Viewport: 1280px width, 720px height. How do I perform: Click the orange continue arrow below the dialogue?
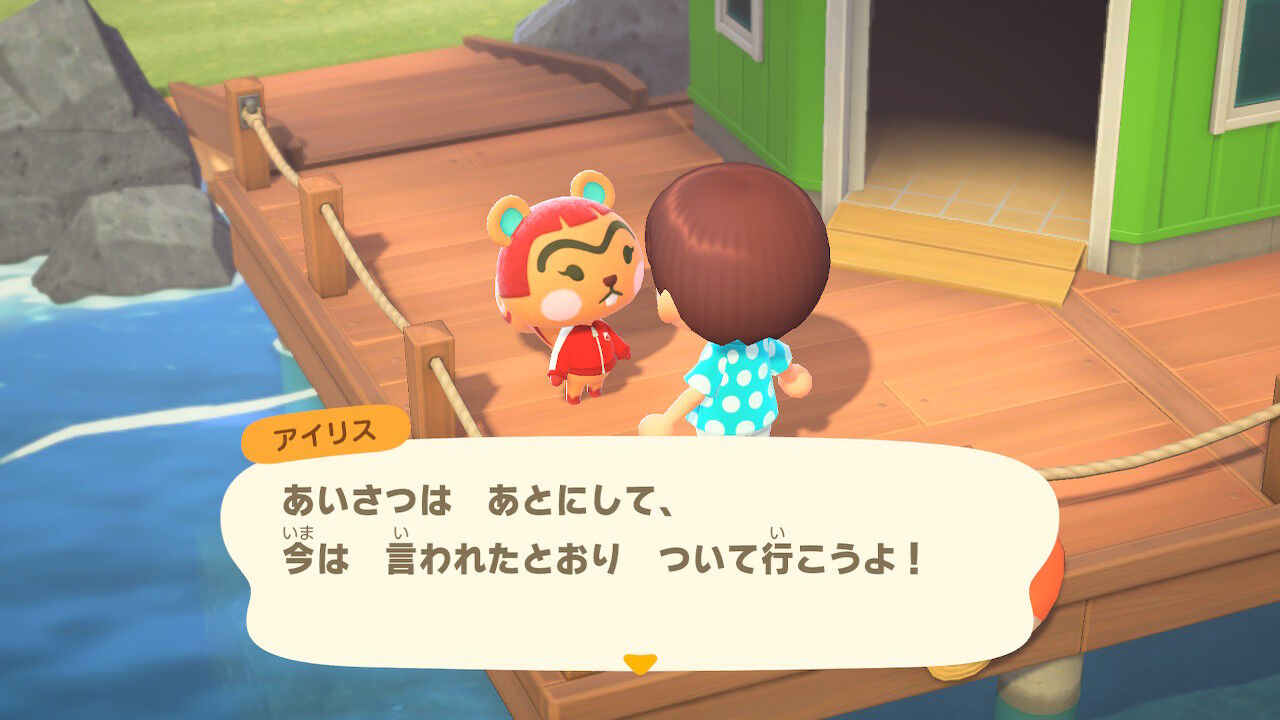[638, 662]
